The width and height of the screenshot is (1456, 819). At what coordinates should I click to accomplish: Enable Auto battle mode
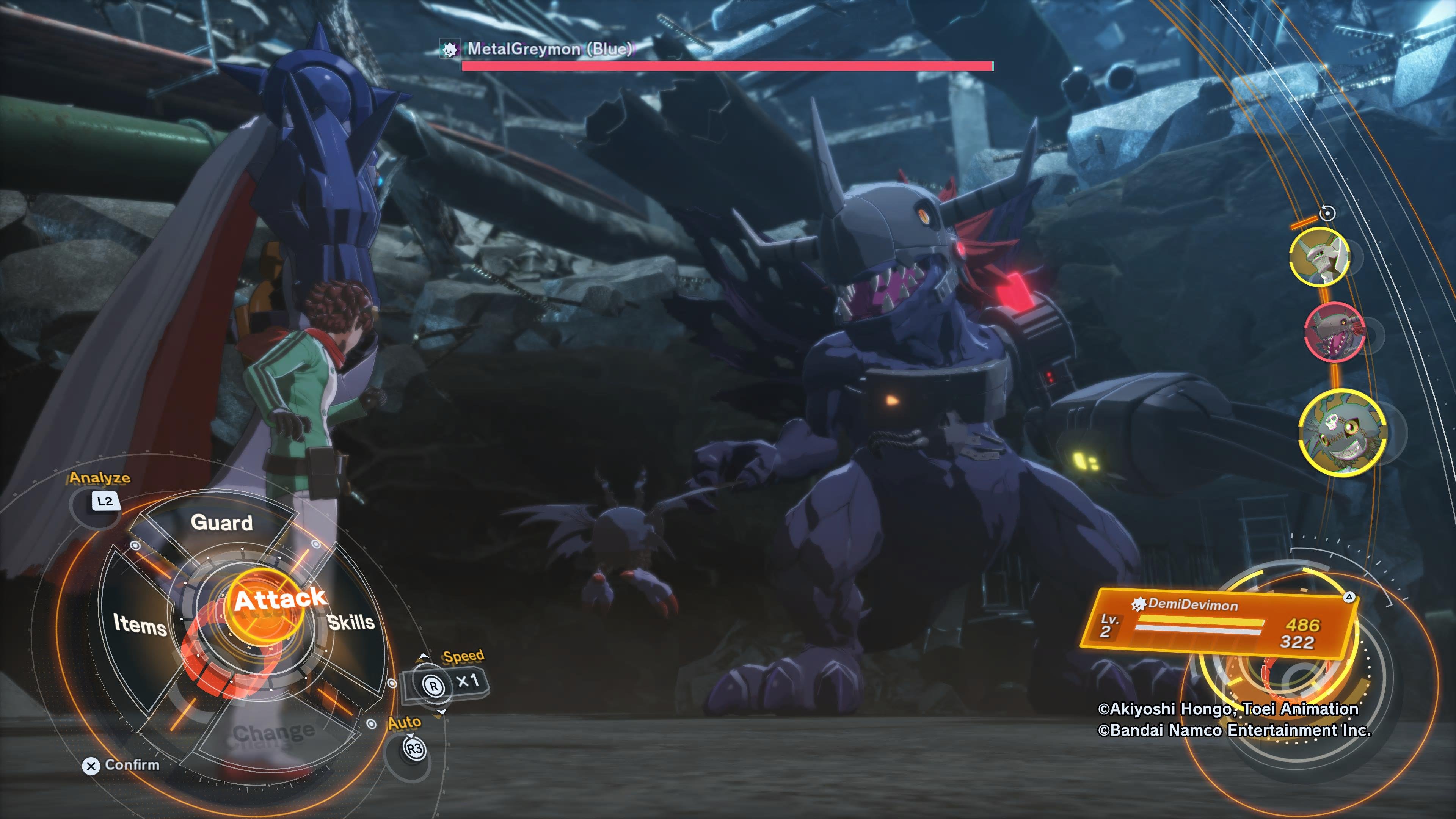[414, 748]
